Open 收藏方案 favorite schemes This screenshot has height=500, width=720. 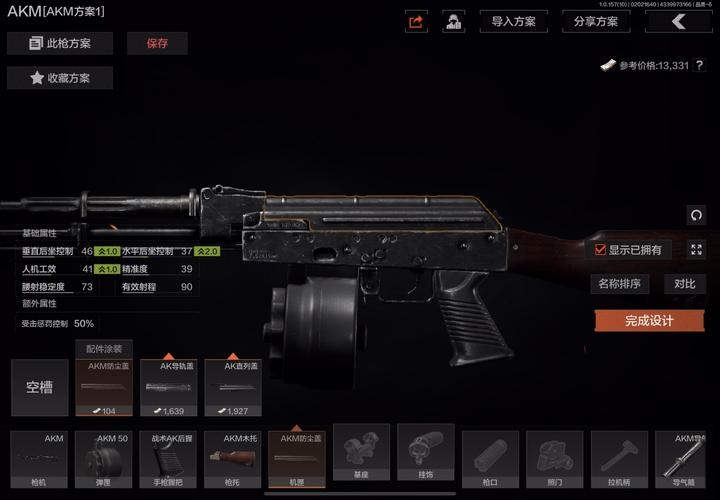[x=60, y=78]
